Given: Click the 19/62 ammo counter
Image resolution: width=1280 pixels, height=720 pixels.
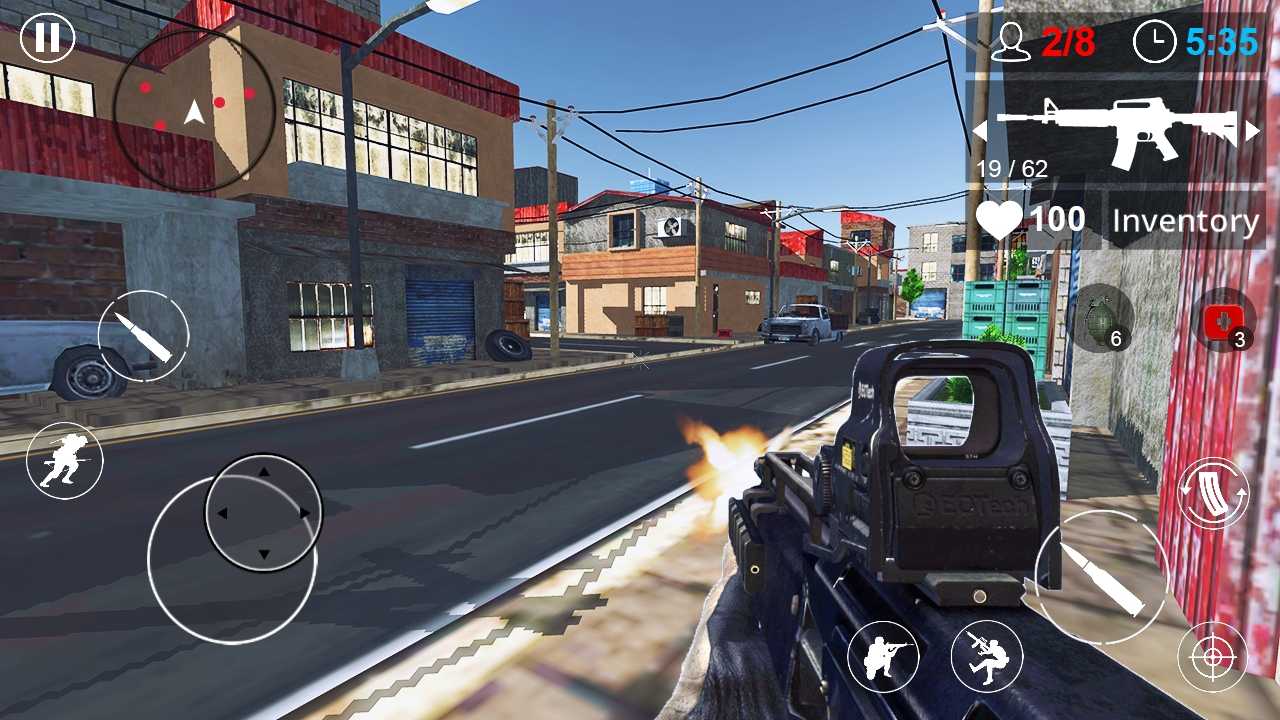Looking at the screenshot, I should point(1010,168).
